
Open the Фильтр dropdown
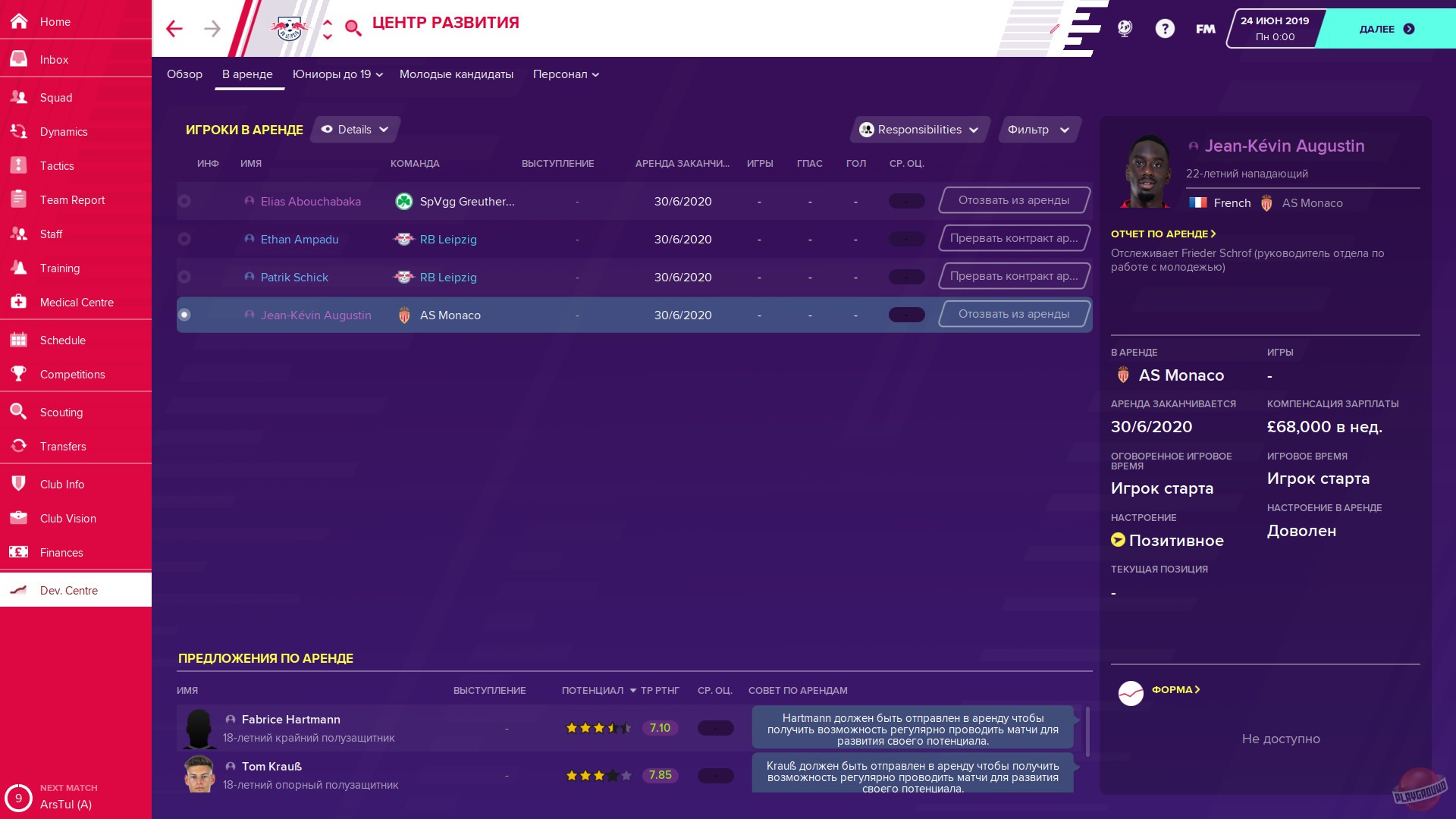tap(1038, 129)
